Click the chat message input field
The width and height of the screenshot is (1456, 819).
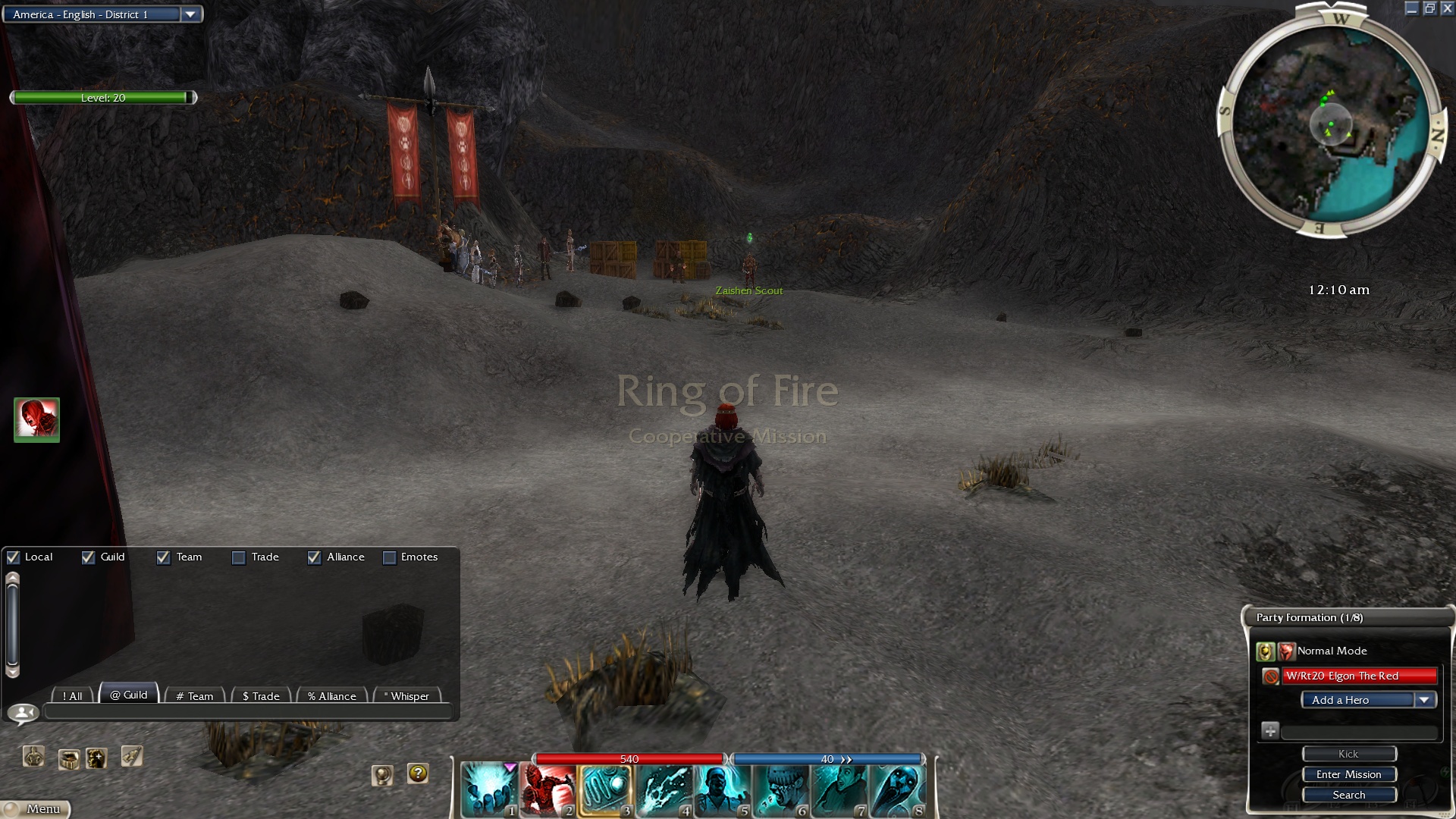(248, 712)
